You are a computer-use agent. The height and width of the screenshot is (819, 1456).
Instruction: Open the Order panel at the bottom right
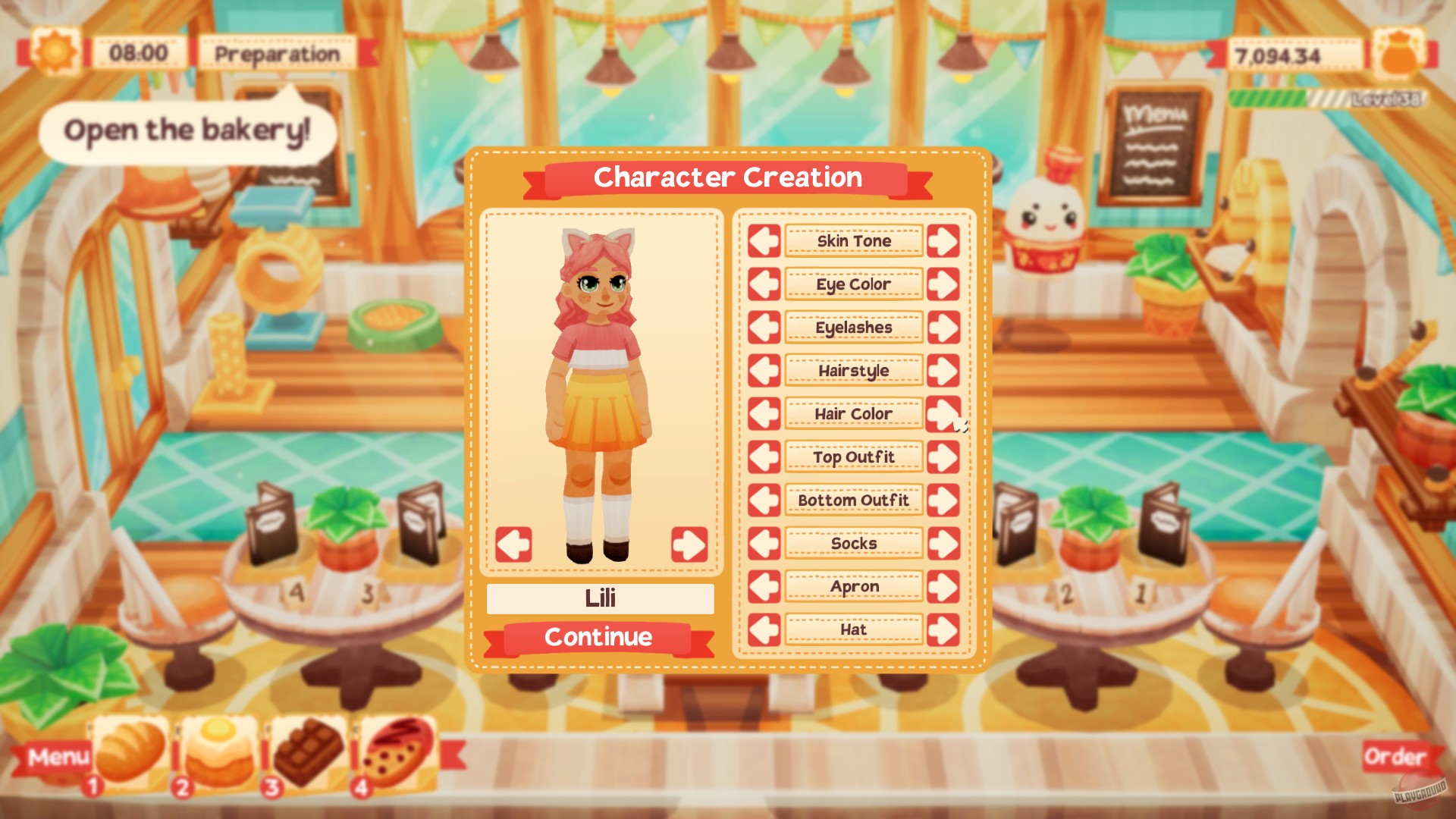point(1395,755)
